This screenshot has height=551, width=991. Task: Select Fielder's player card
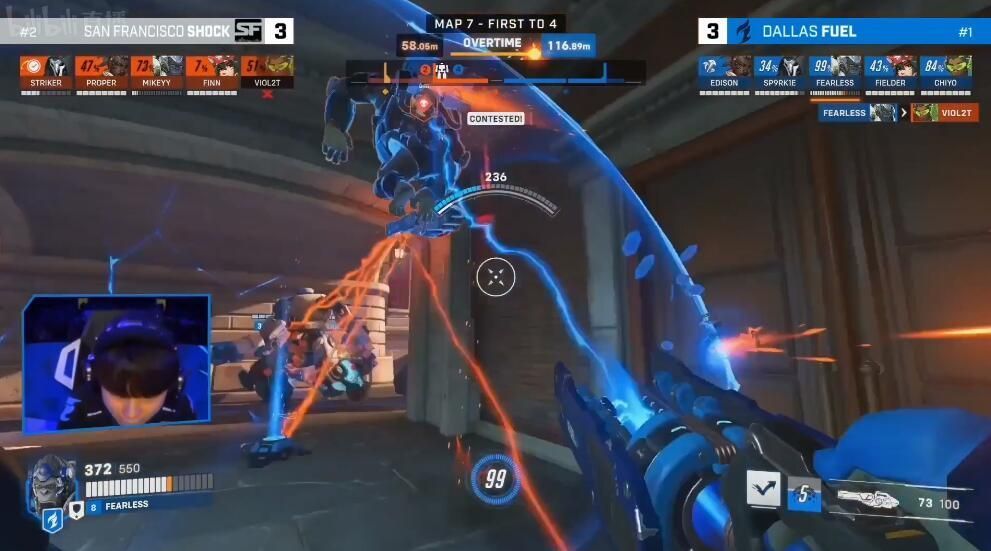[889, 70]
